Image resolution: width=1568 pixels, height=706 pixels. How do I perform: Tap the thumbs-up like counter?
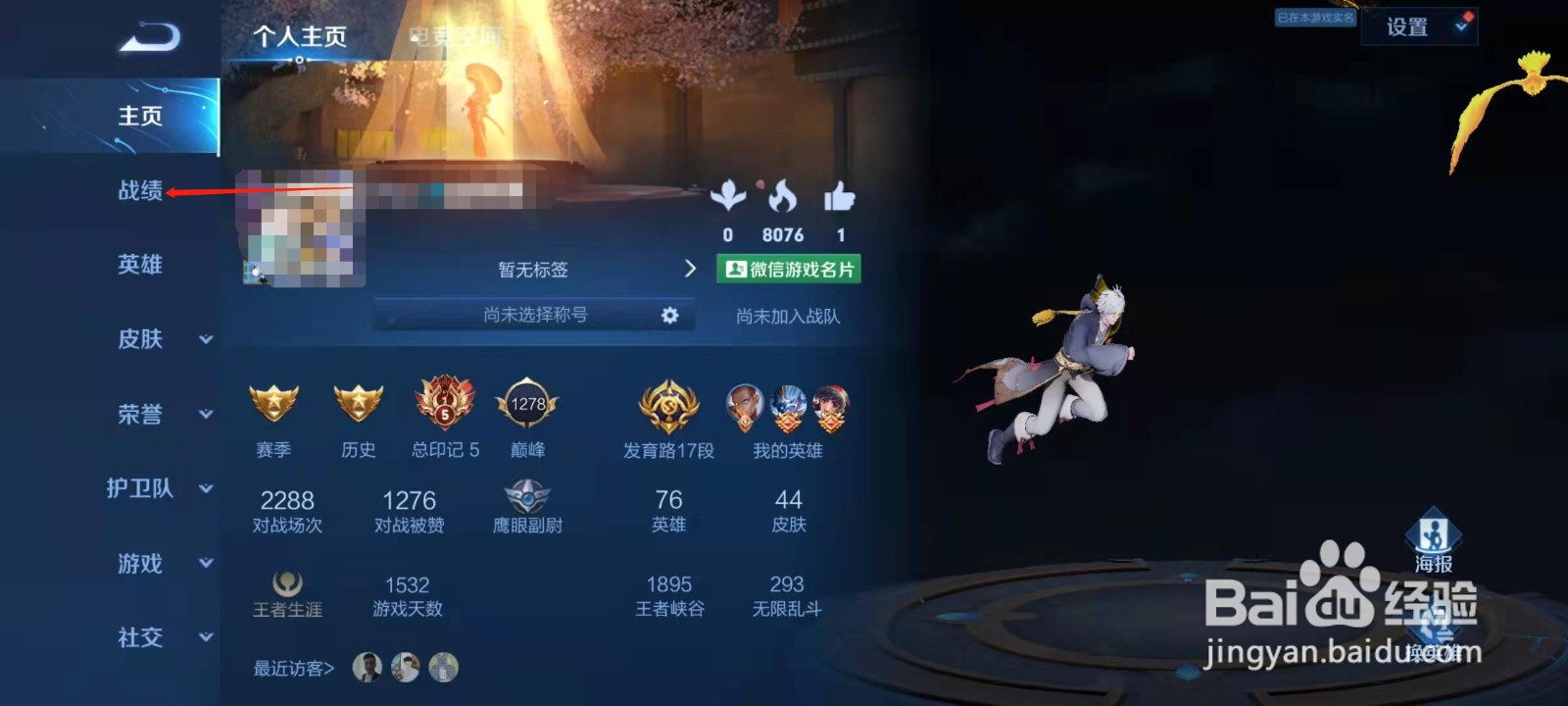tap(840, 201)
